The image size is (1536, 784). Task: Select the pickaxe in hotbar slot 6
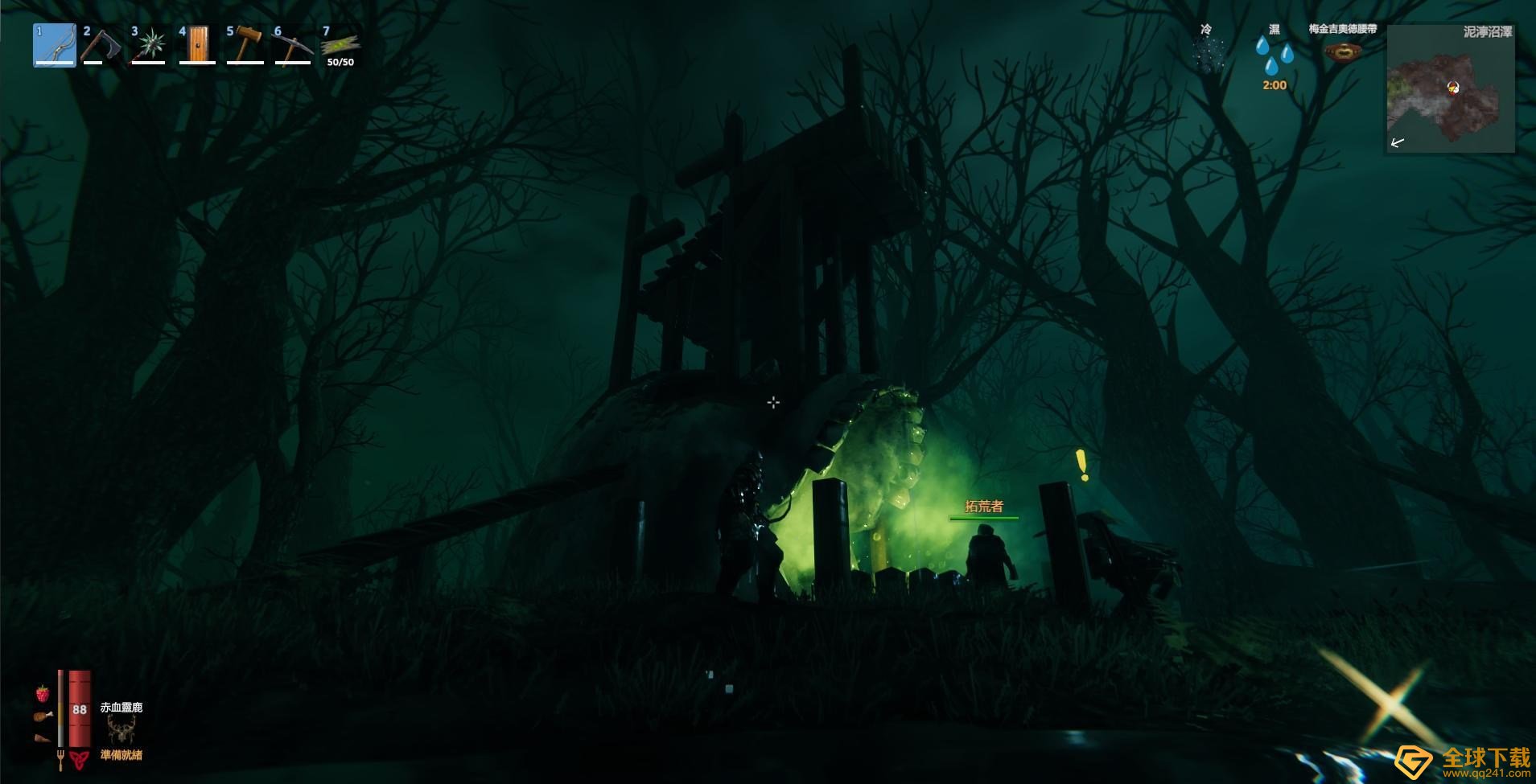tap(292, 45)
